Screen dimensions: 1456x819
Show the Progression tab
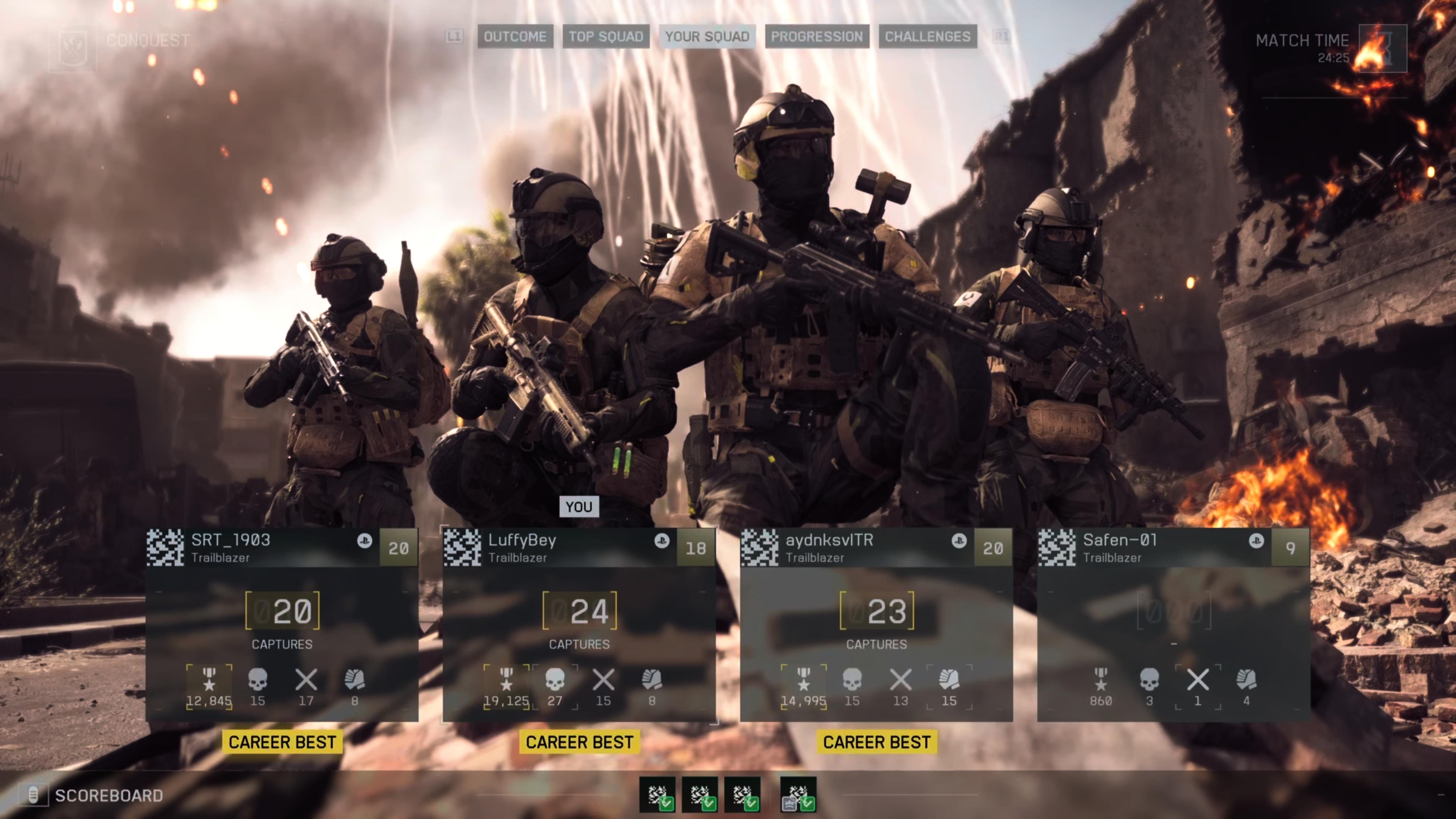tap(817, 37)
